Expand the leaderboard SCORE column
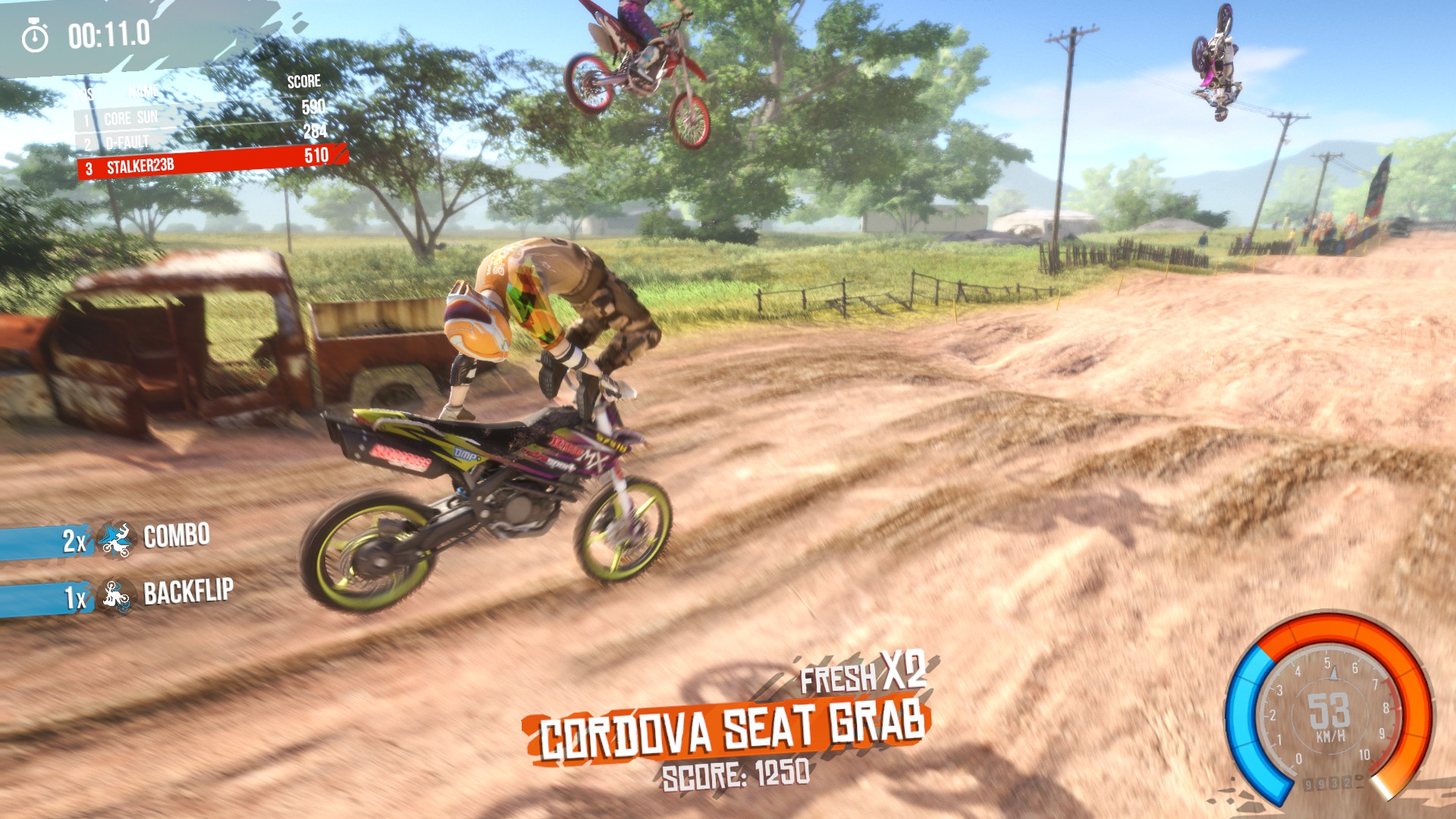This screenshot has width=1456, height=819. click(305, 81)
